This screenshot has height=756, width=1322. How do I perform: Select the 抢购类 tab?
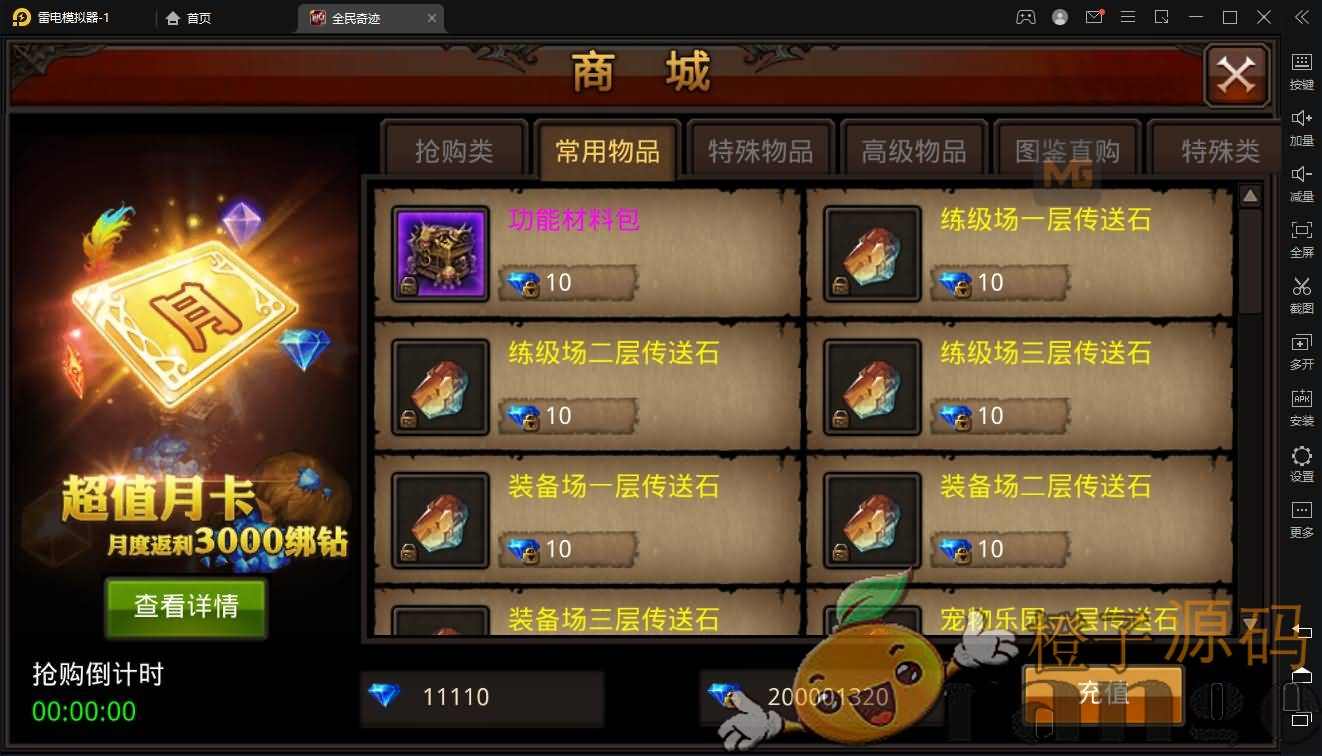(x=455, y=148)
